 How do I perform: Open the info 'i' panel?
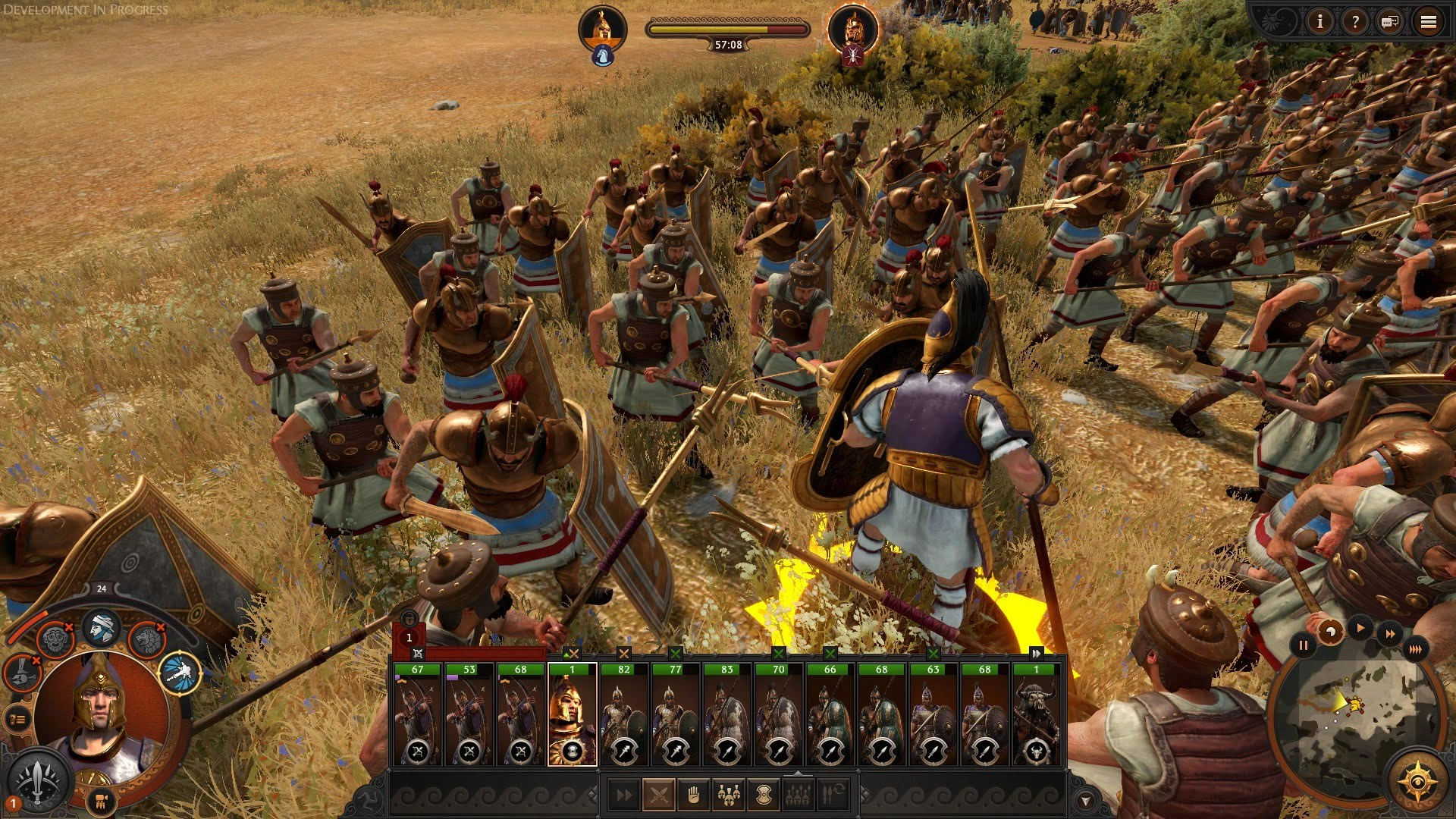(1319, 22)
